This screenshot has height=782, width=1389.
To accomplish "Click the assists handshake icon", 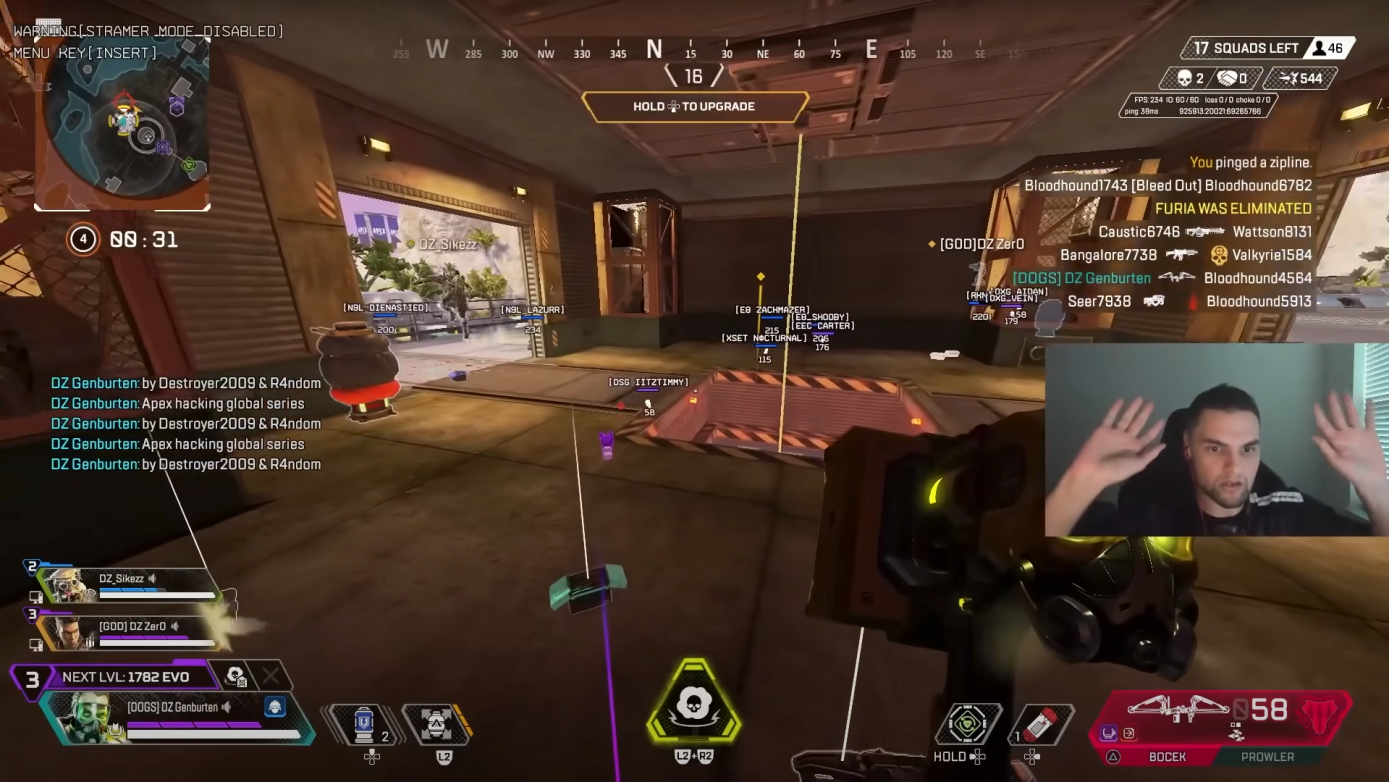I will click(x=1226, y=77).
